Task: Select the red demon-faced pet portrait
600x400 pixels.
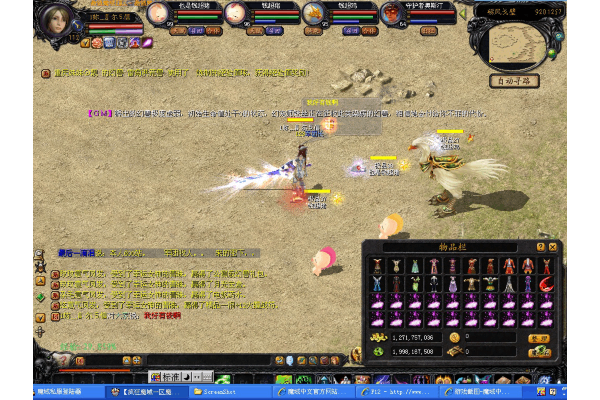Action: point(393,14)
